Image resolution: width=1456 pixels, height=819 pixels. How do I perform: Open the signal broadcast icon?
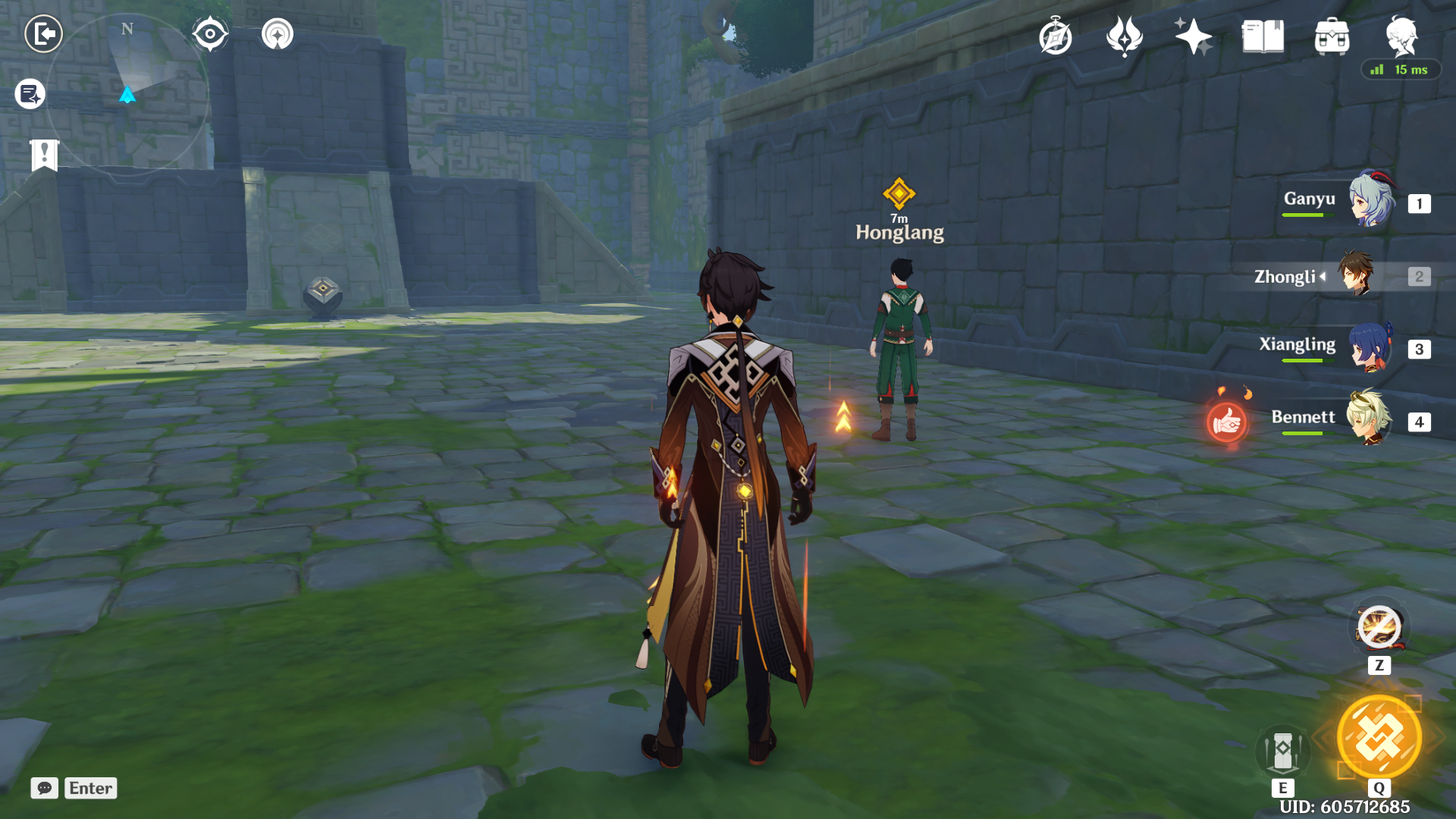click(x=277, y=34)
